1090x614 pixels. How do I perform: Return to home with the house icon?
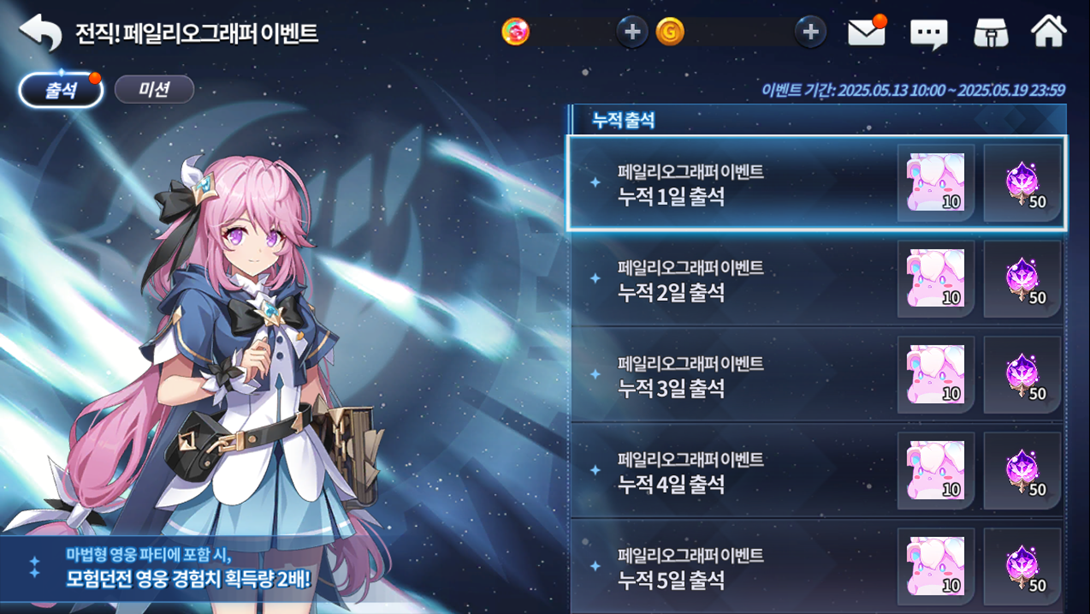pyautogui.click(x=1048, y=32)
